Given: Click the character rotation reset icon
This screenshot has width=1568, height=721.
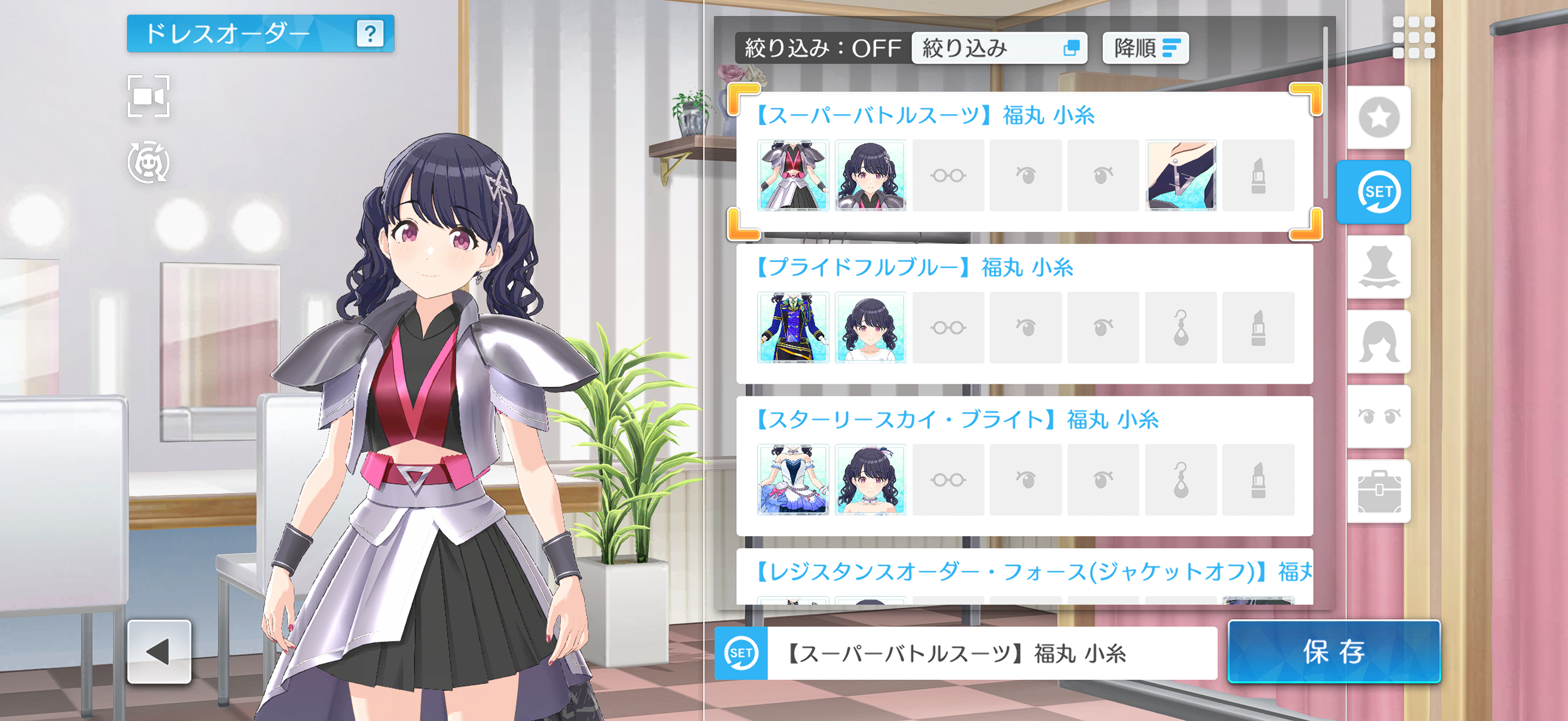Looking at the screenshot, I should (148, 163).
